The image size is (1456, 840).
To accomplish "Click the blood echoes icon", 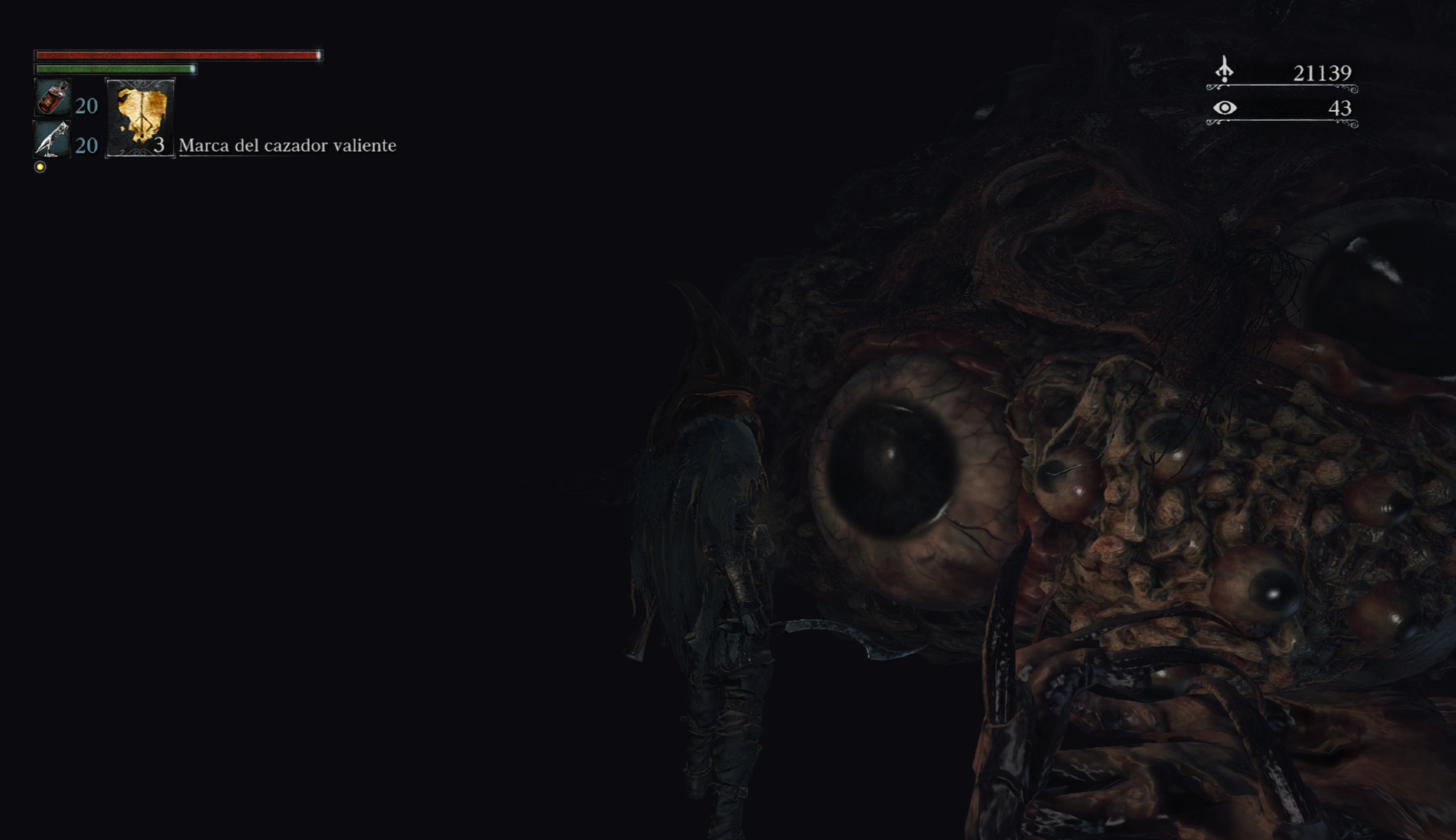I will coord(1224,71).
